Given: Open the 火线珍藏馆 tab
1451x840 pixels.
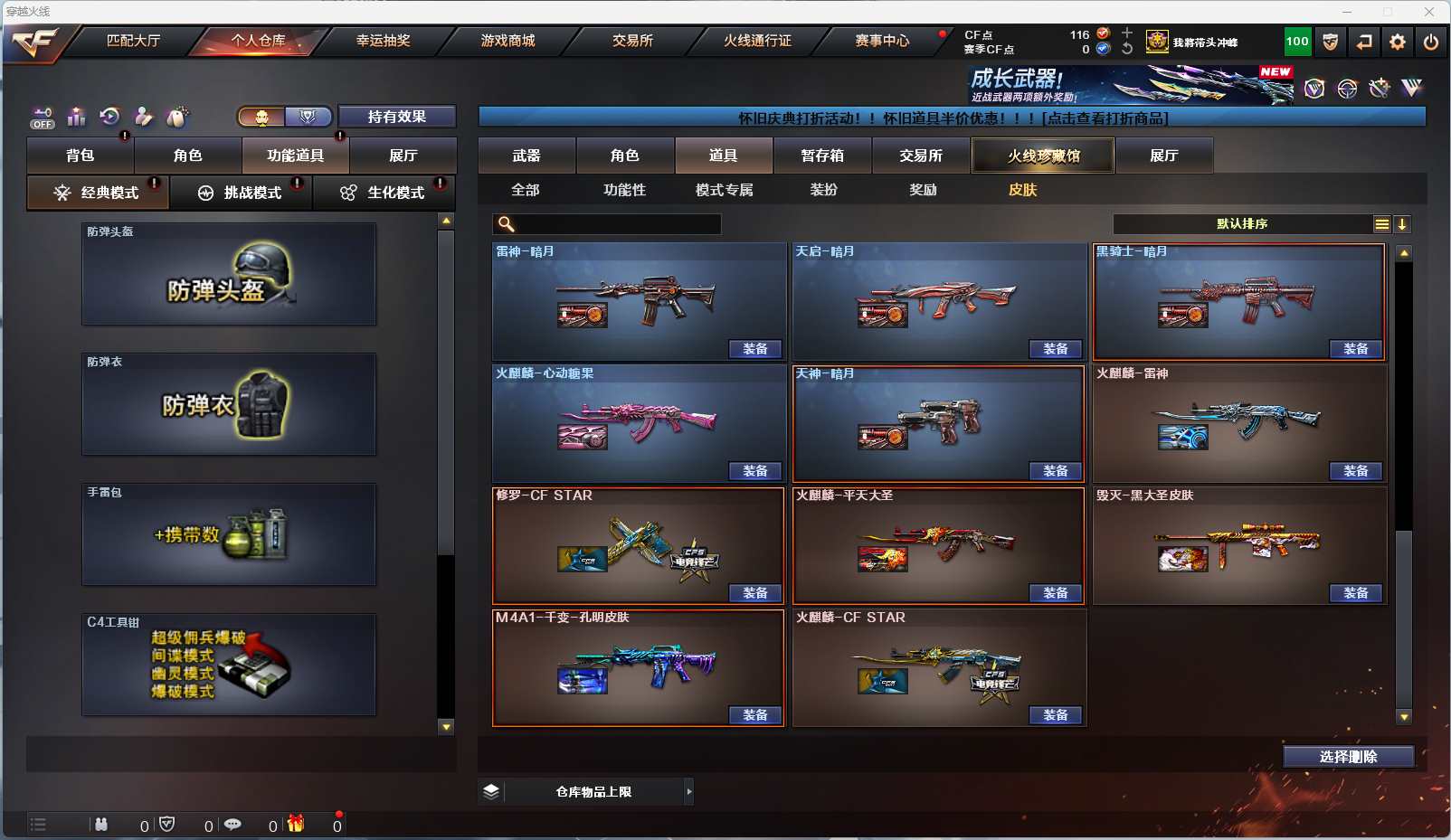Looking at the screenshot, I should coord(1043,156).
